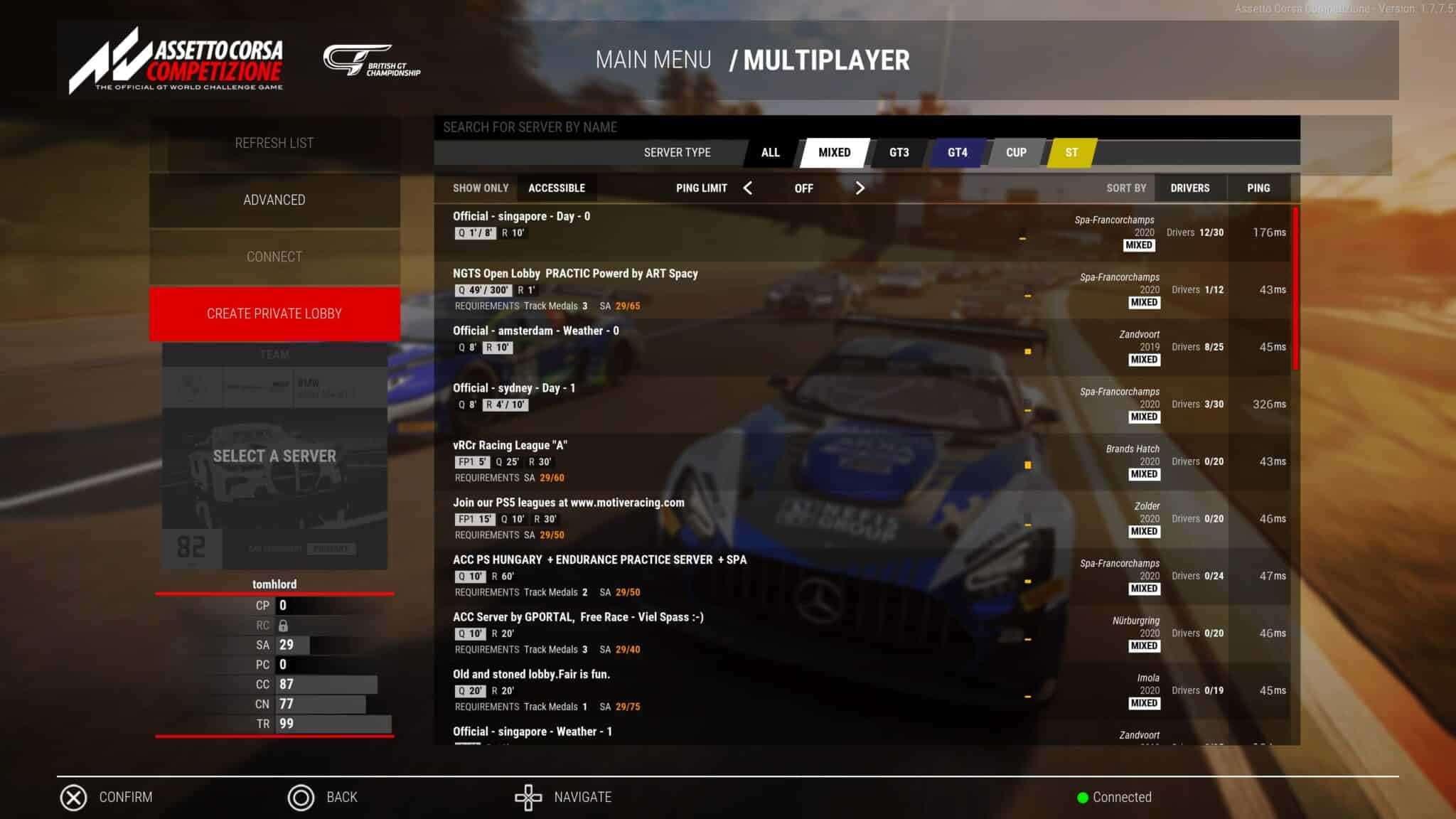Click the BACK circle icon
The height and width of the screenshot is (819, 1456).
click(301, 797)
